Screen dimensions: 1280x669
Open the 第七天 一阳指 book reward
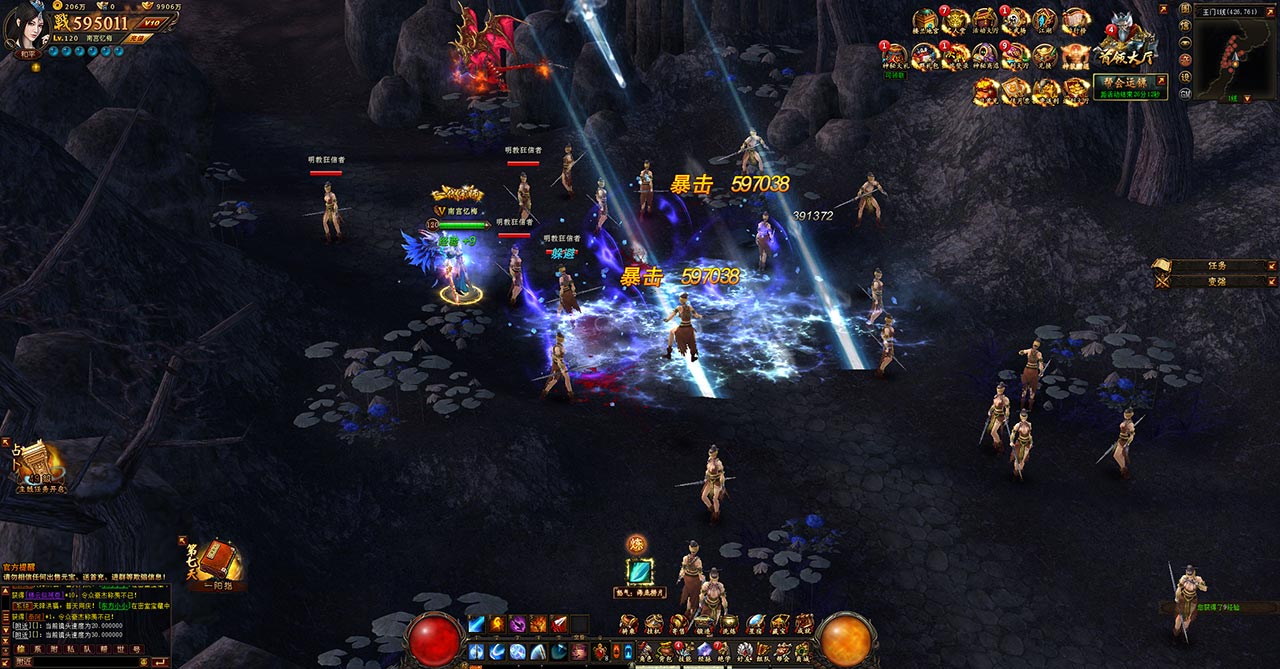[x=212, y=563]
